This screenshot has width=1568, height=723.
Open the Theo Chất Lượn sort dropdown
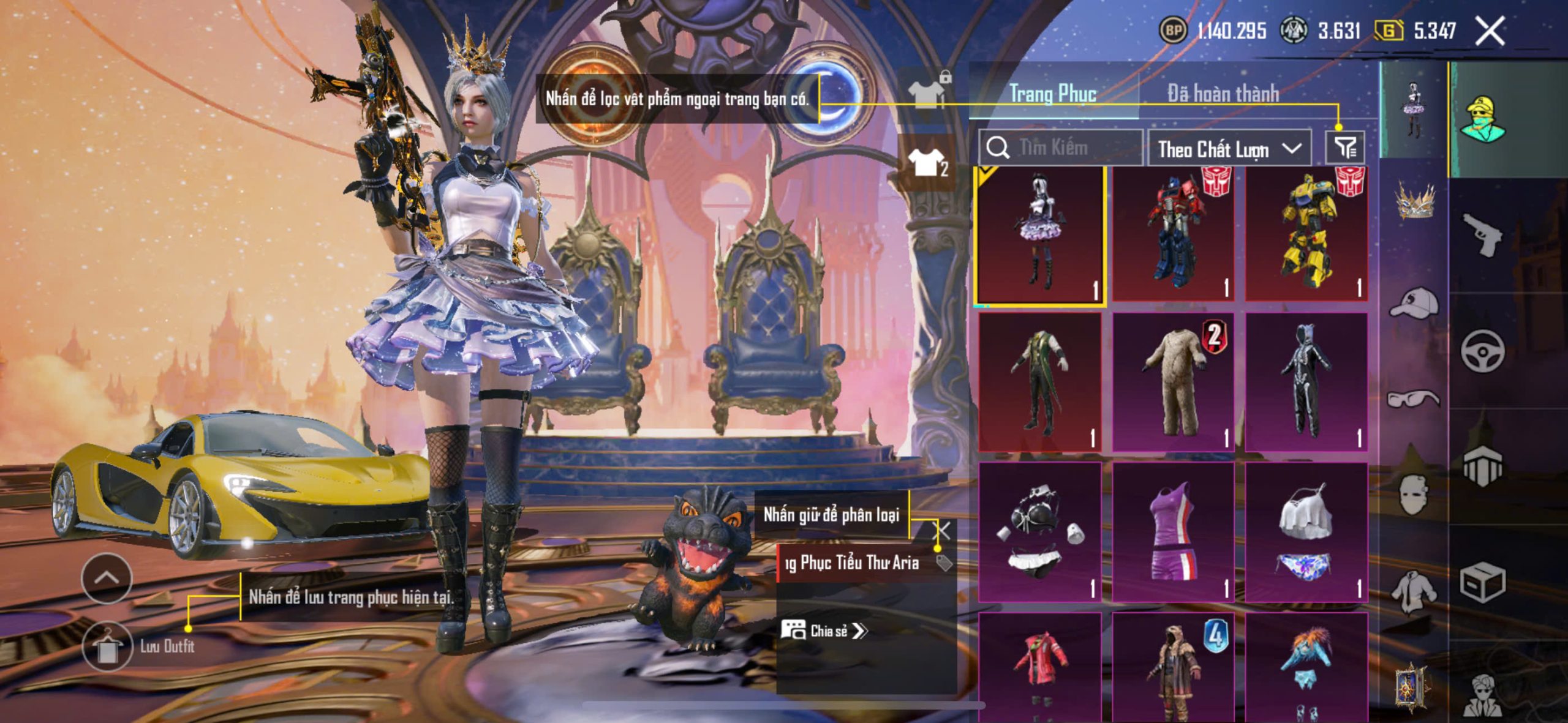coord(1229,149)
